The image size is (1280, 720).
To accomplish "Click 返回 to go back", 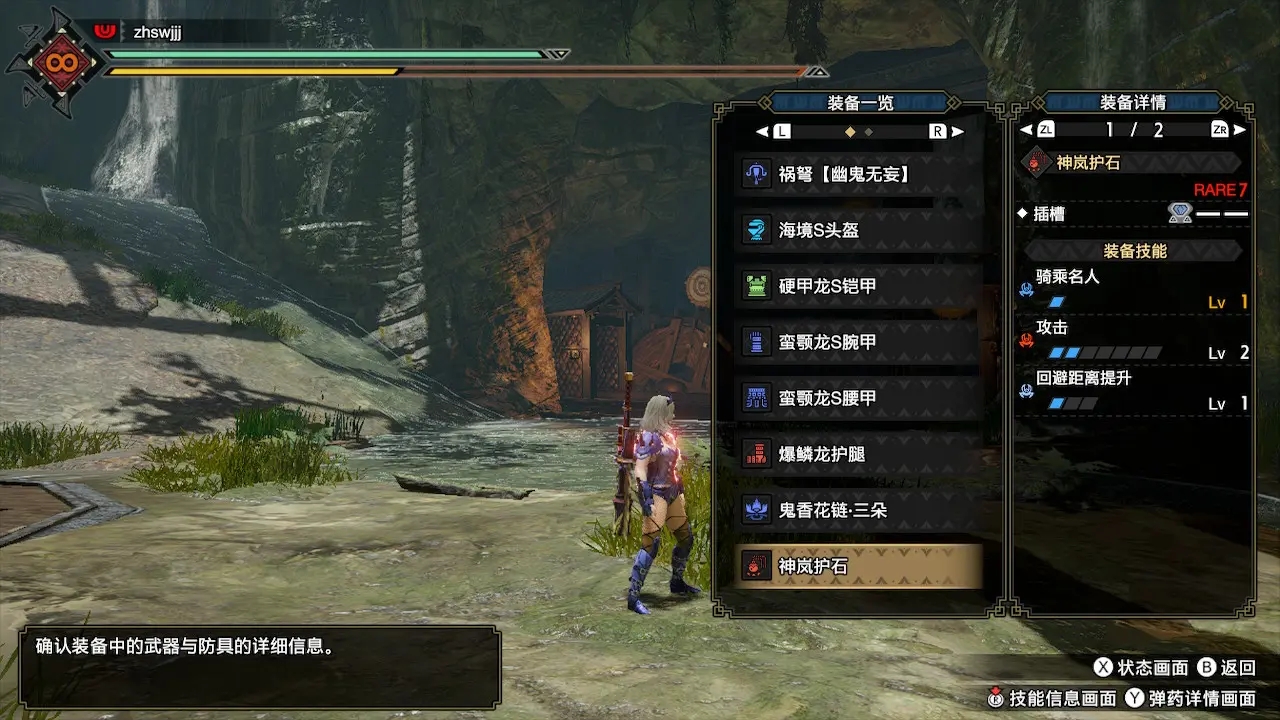I will (x=1226, y=668).
